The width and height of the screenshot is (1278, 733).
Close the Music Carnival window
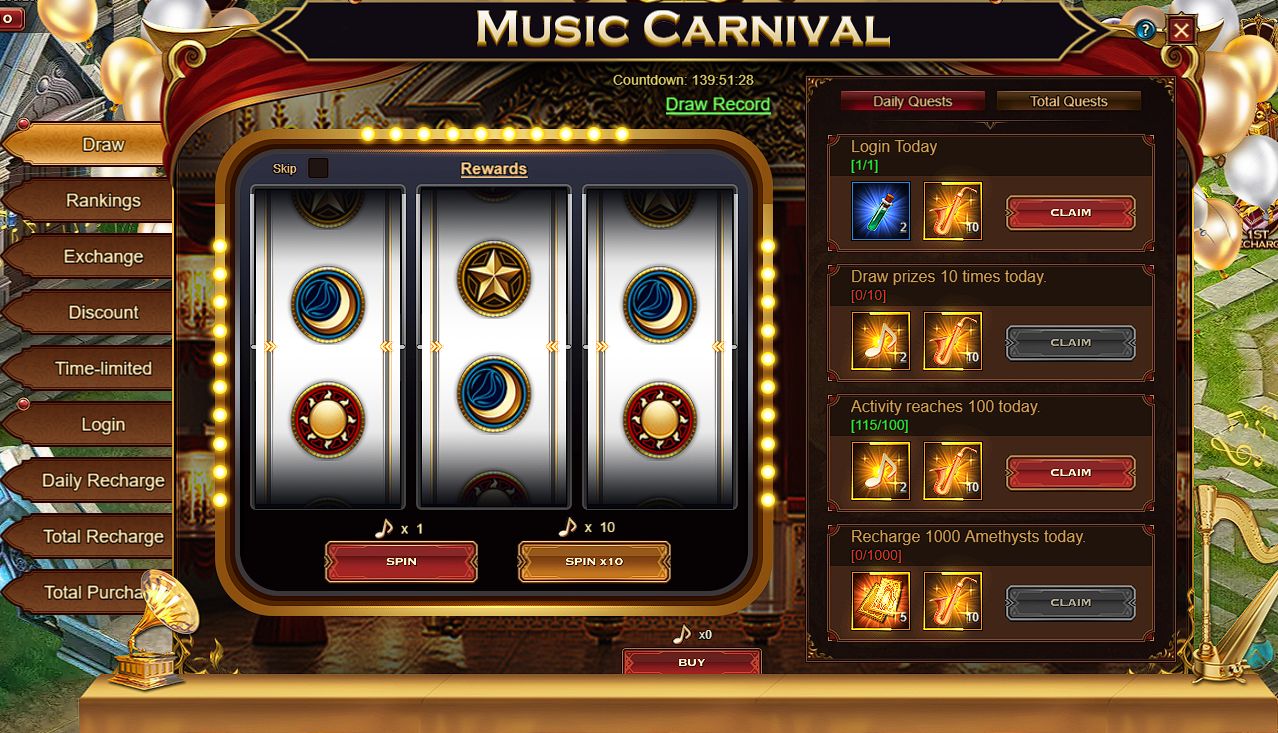tap(1181, 30)
